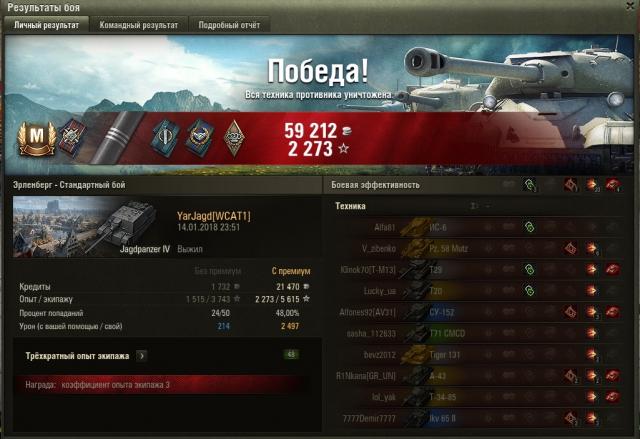
Task: Open the Подробный отчёт tab
Action: [x=228, y=25]
